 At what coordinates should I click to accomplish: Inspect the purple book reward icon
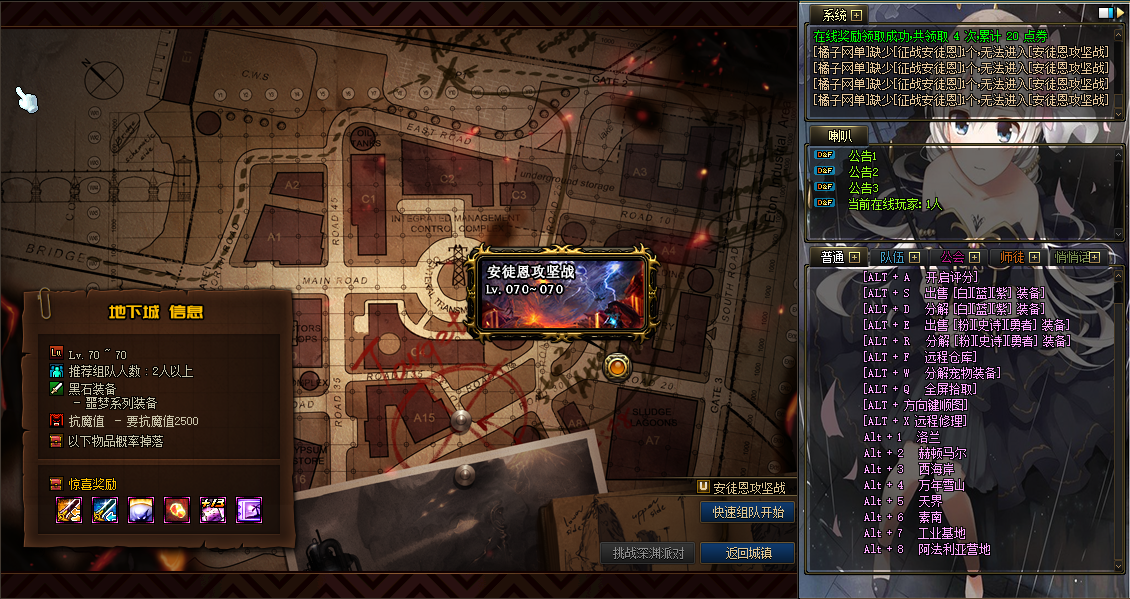tap(248, 510)
